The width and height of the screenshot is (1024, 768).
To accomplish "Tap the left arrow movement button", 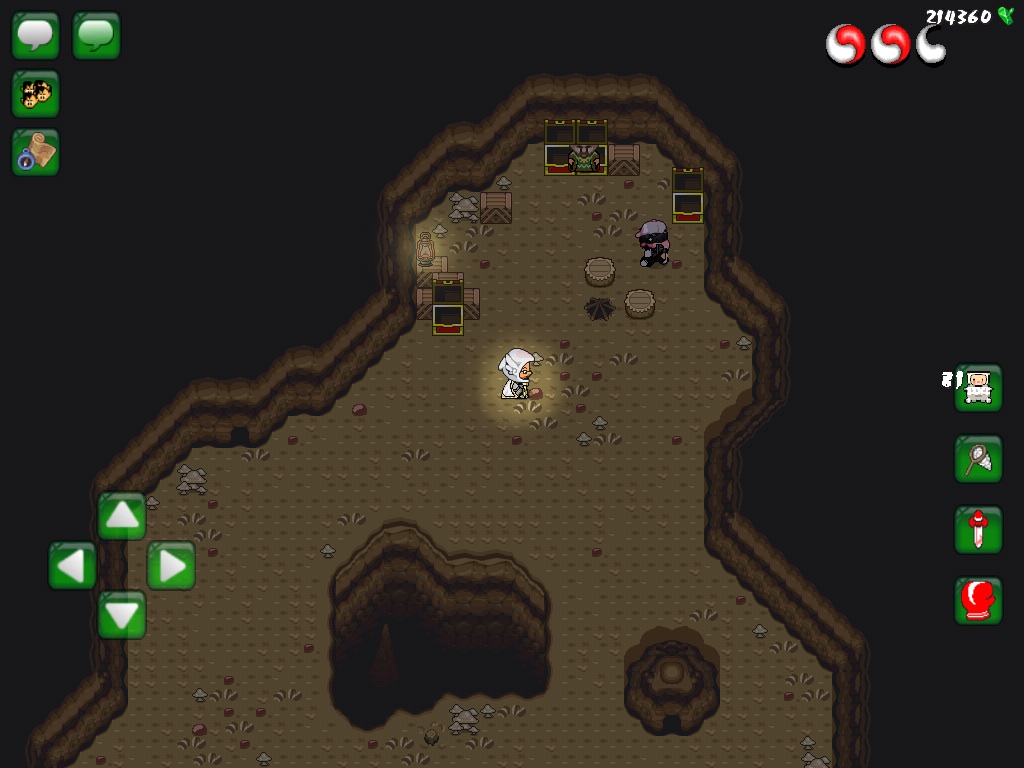I will tap(73, 566).
